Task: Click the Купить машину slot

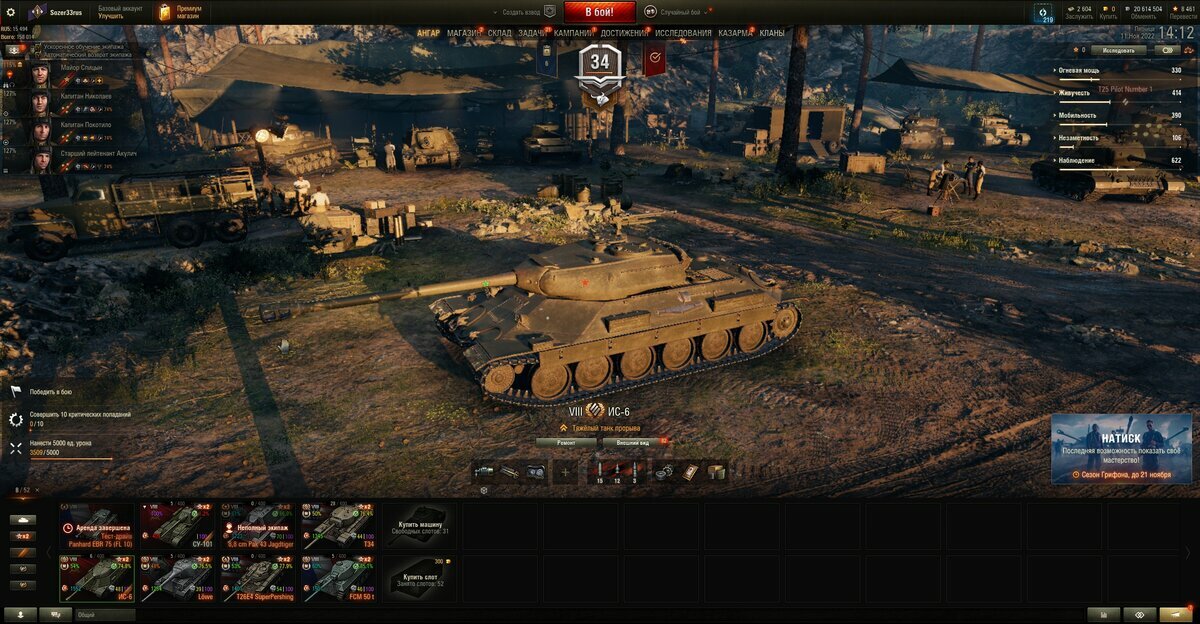Action: click(x=420, y=525)
